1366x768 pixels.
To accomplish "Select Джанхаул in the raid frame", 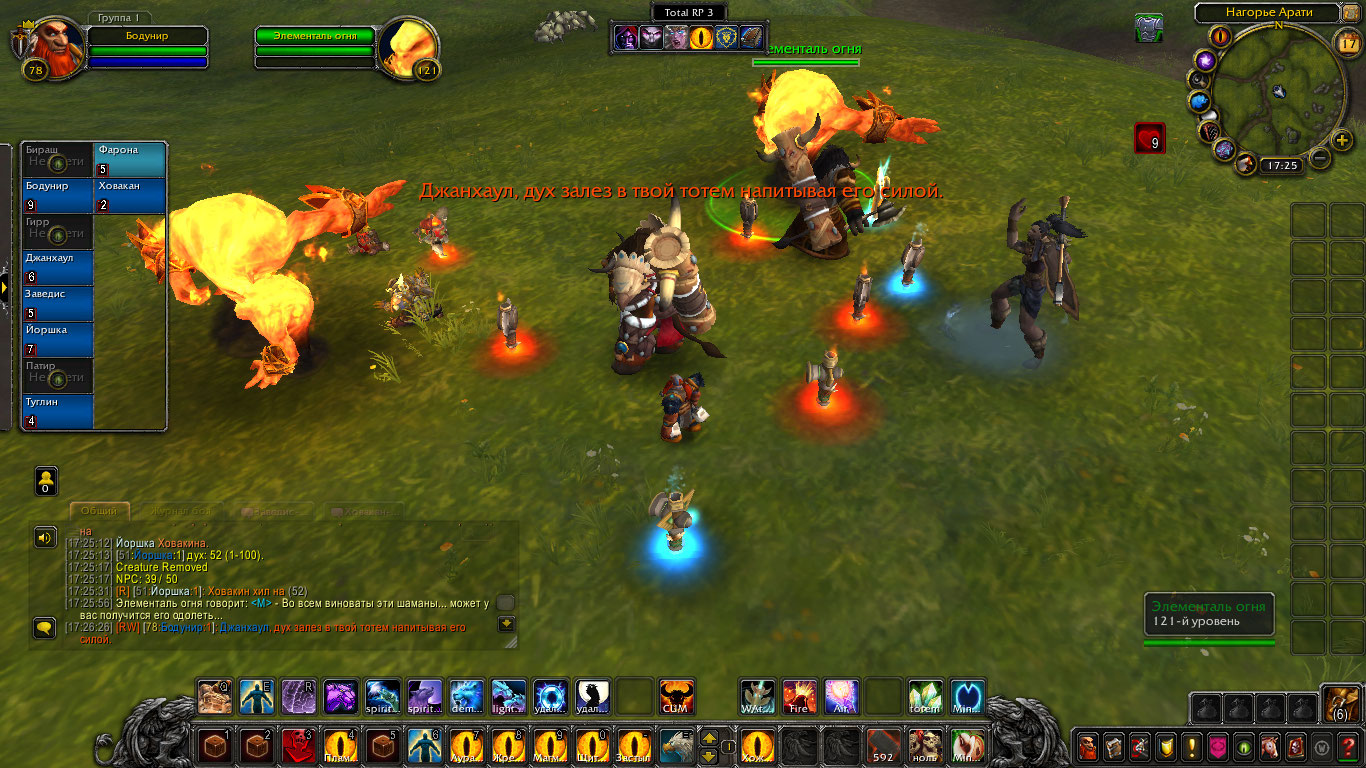I will tap(58, 267).
